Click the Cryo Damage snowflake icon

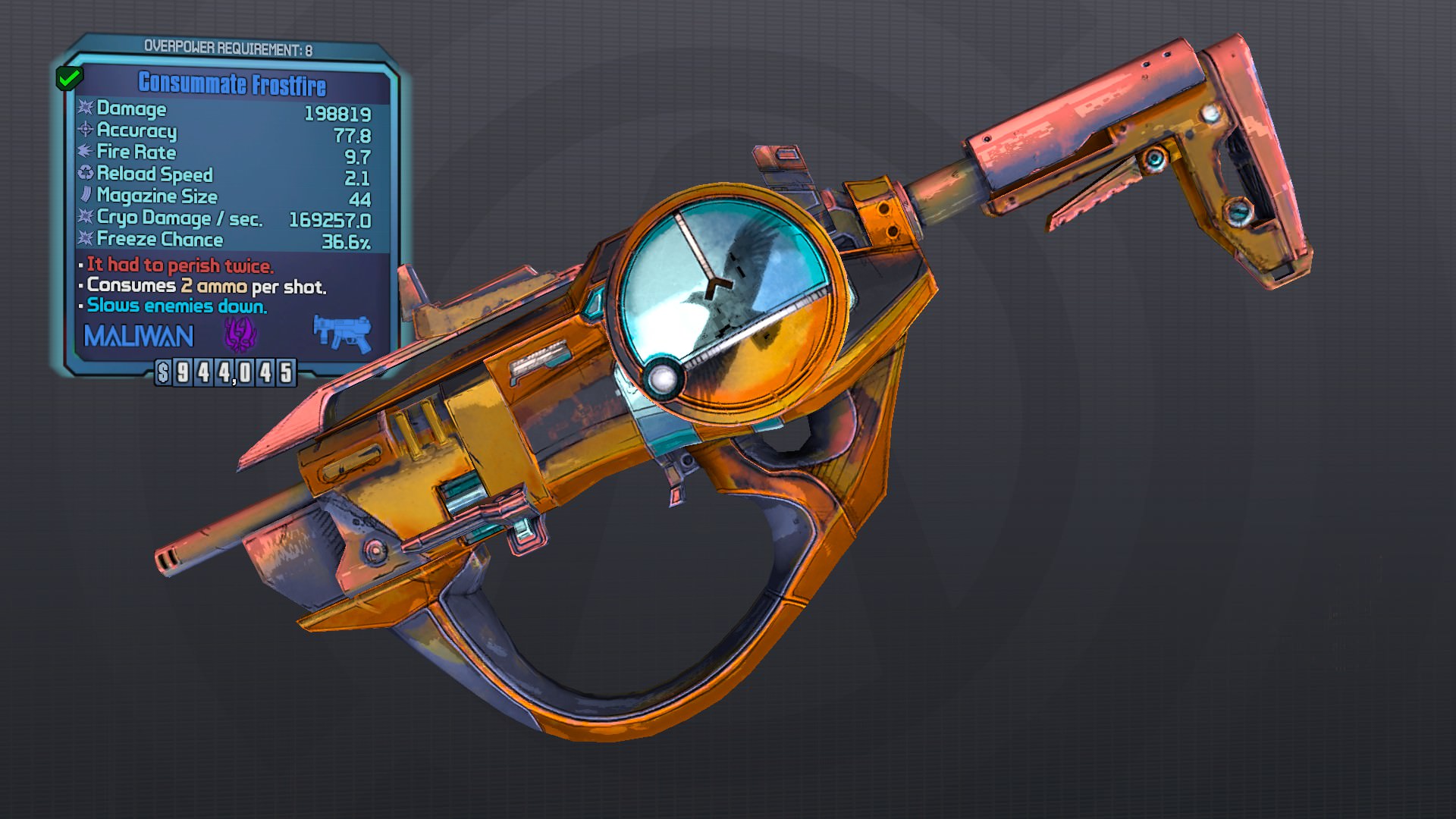(x=84, y=218)
